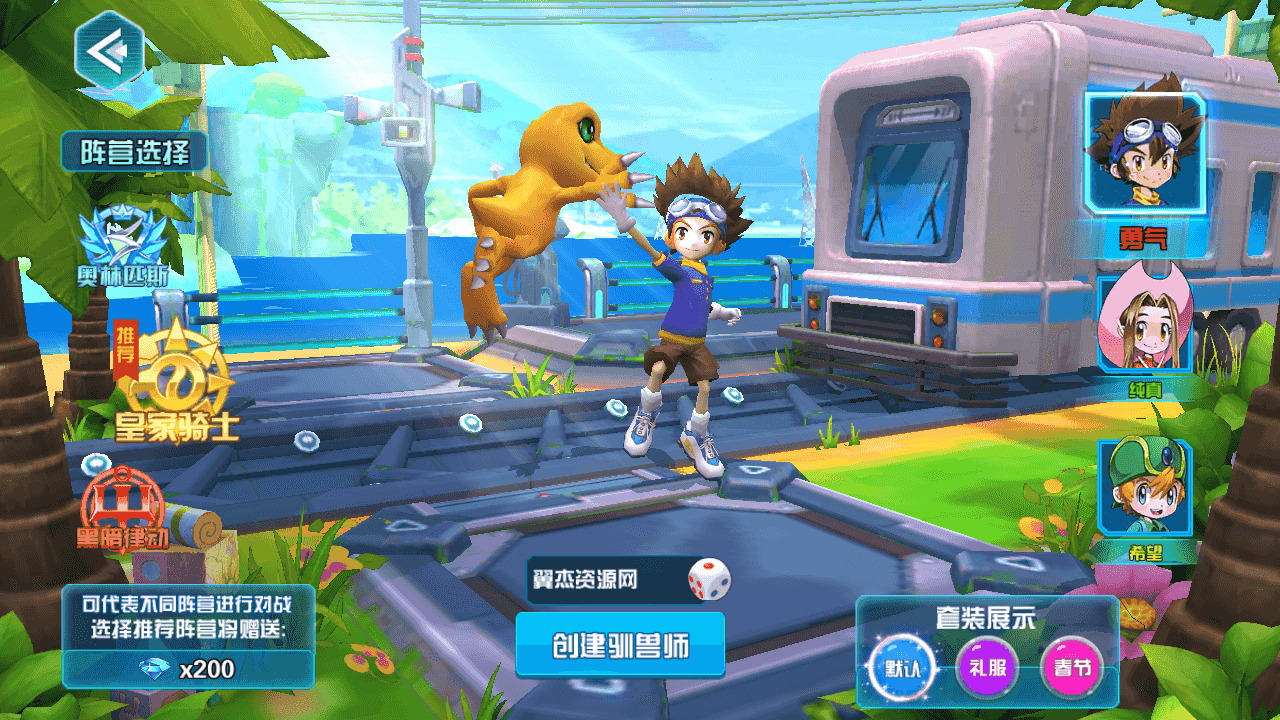Choose the 纯真 pink hat girl portrait
Image resolution: width=1280 pixels, height=720 pixels.
[x=1145, y=325]
